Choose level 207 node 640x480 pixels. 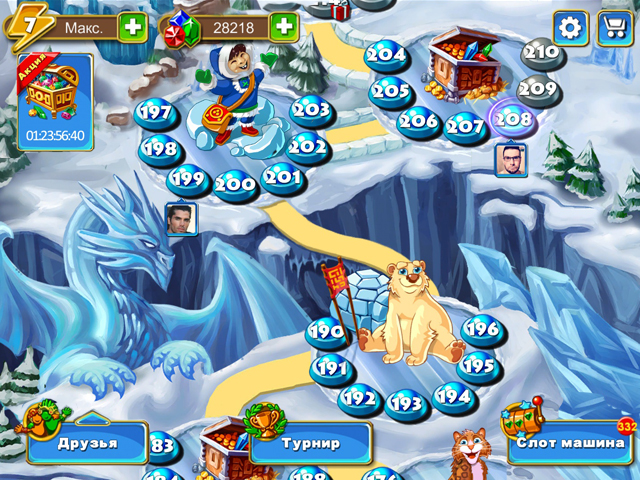465,128
